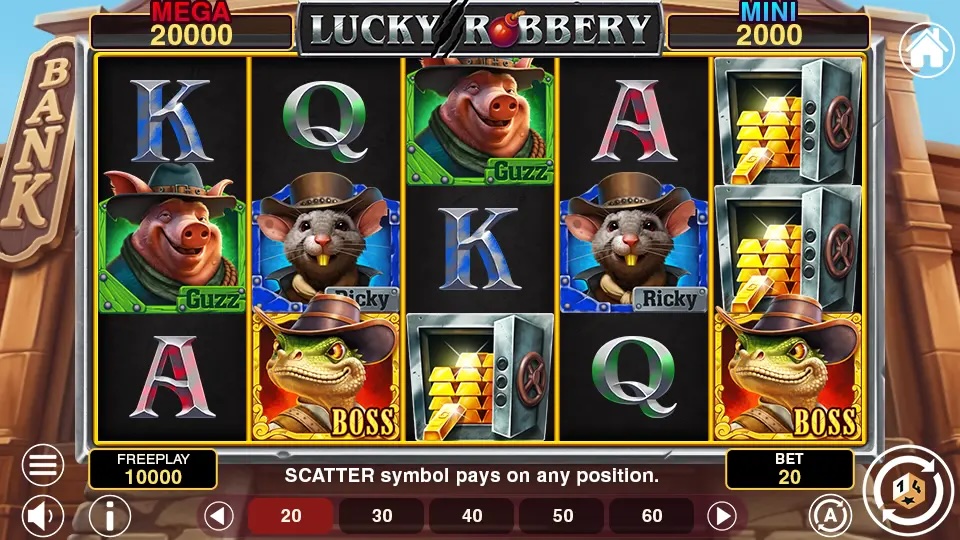This screenshot has height=540, width=960.
Task: Select the 20 bet amount
Action: click(x=291, y=516)
